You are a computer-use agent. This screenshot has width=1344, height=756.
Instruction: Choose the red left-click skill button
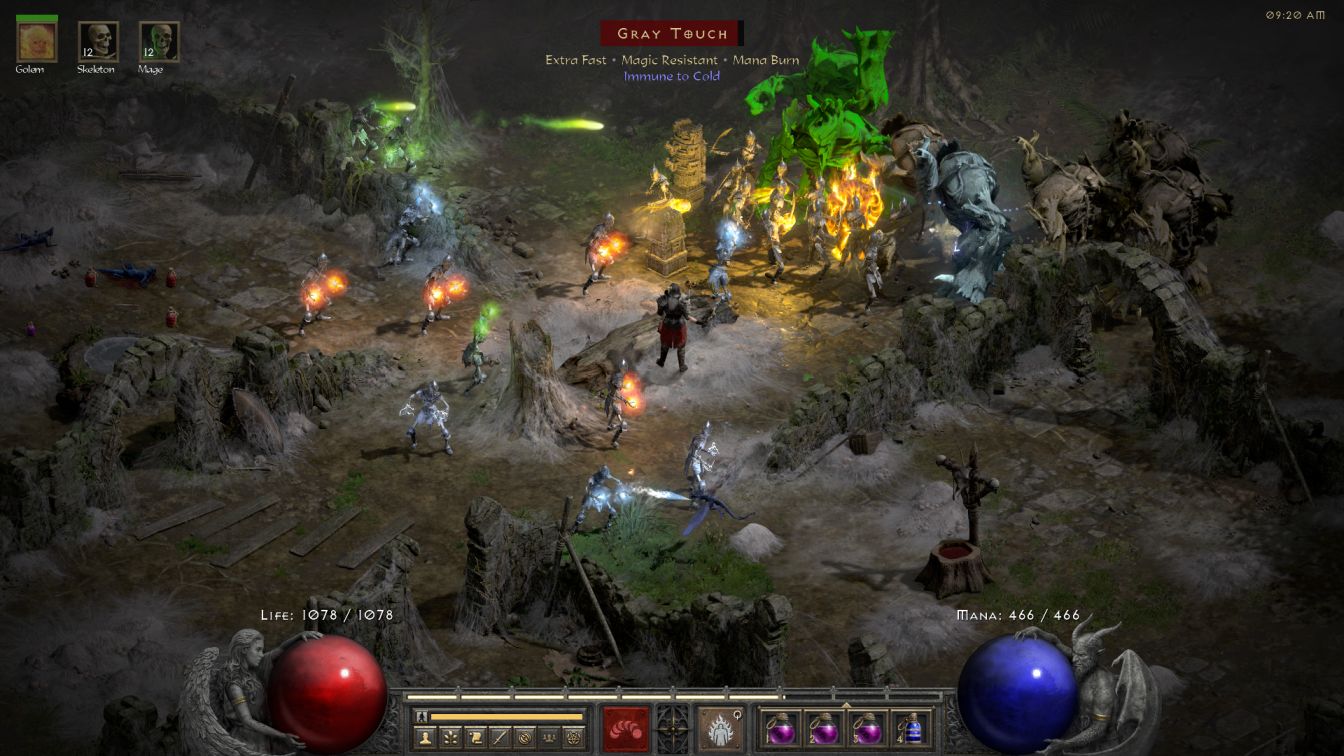(626, 728)
